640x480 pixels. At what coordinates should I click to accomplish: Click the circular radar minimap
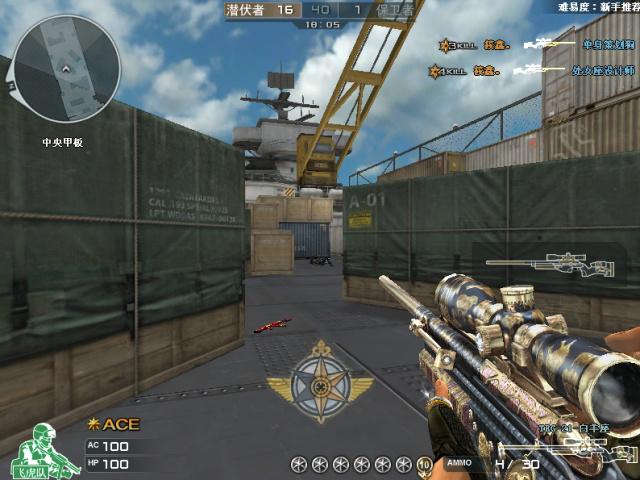click(x=66, y=70)
